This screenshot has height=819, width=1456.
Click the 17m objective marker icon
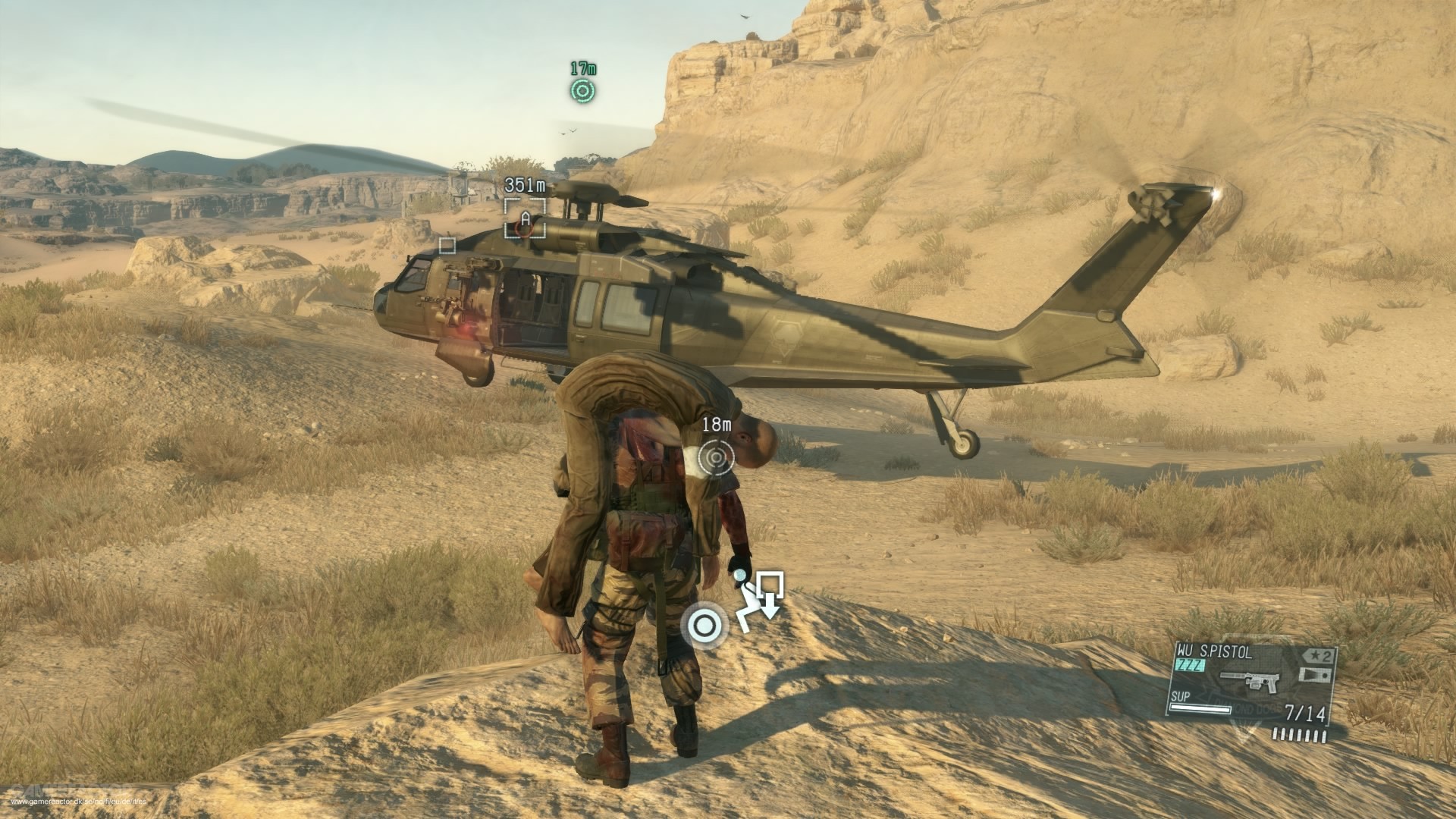point(581,92)
